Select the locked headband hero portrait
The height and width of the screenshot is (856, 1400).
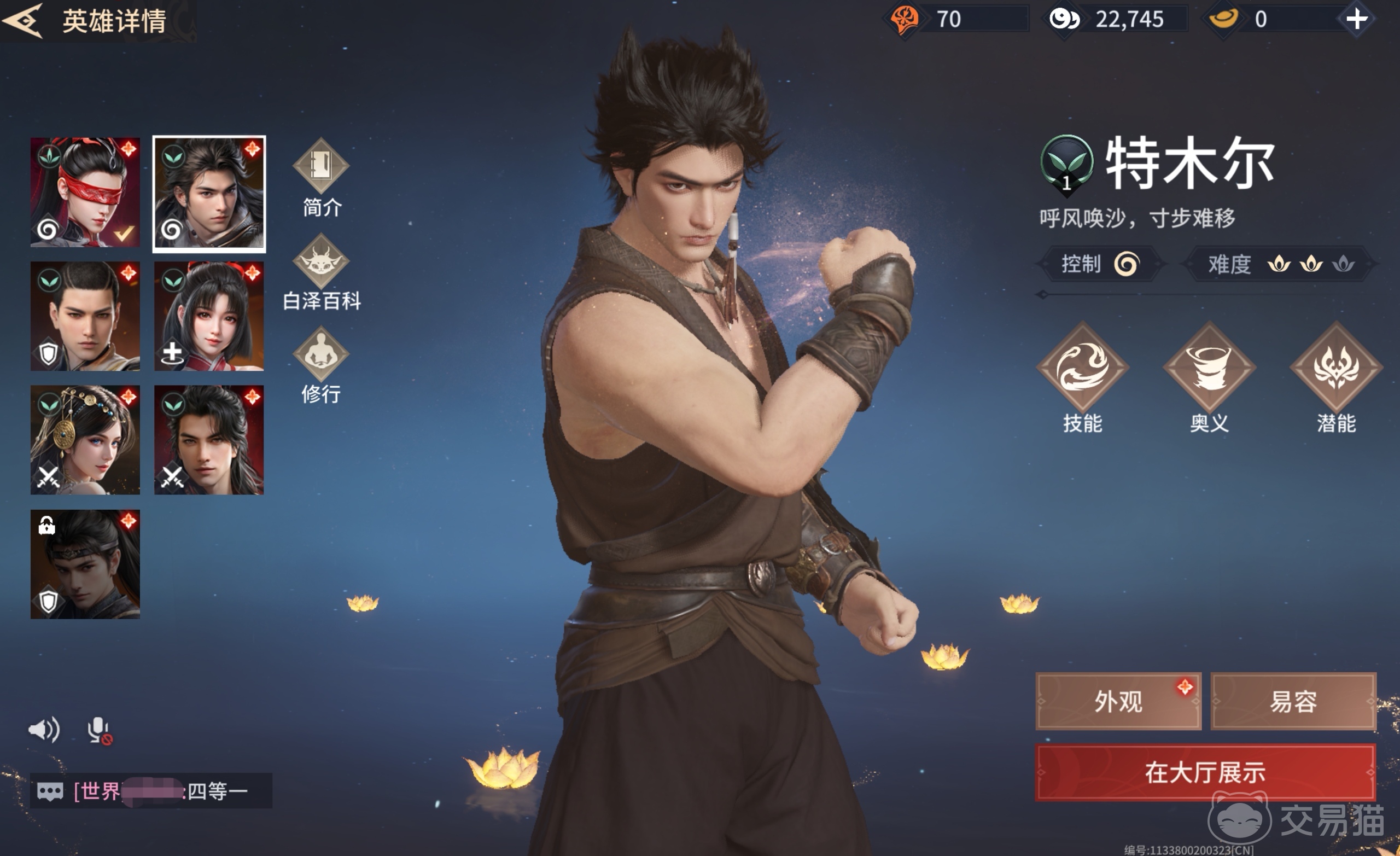85,564
